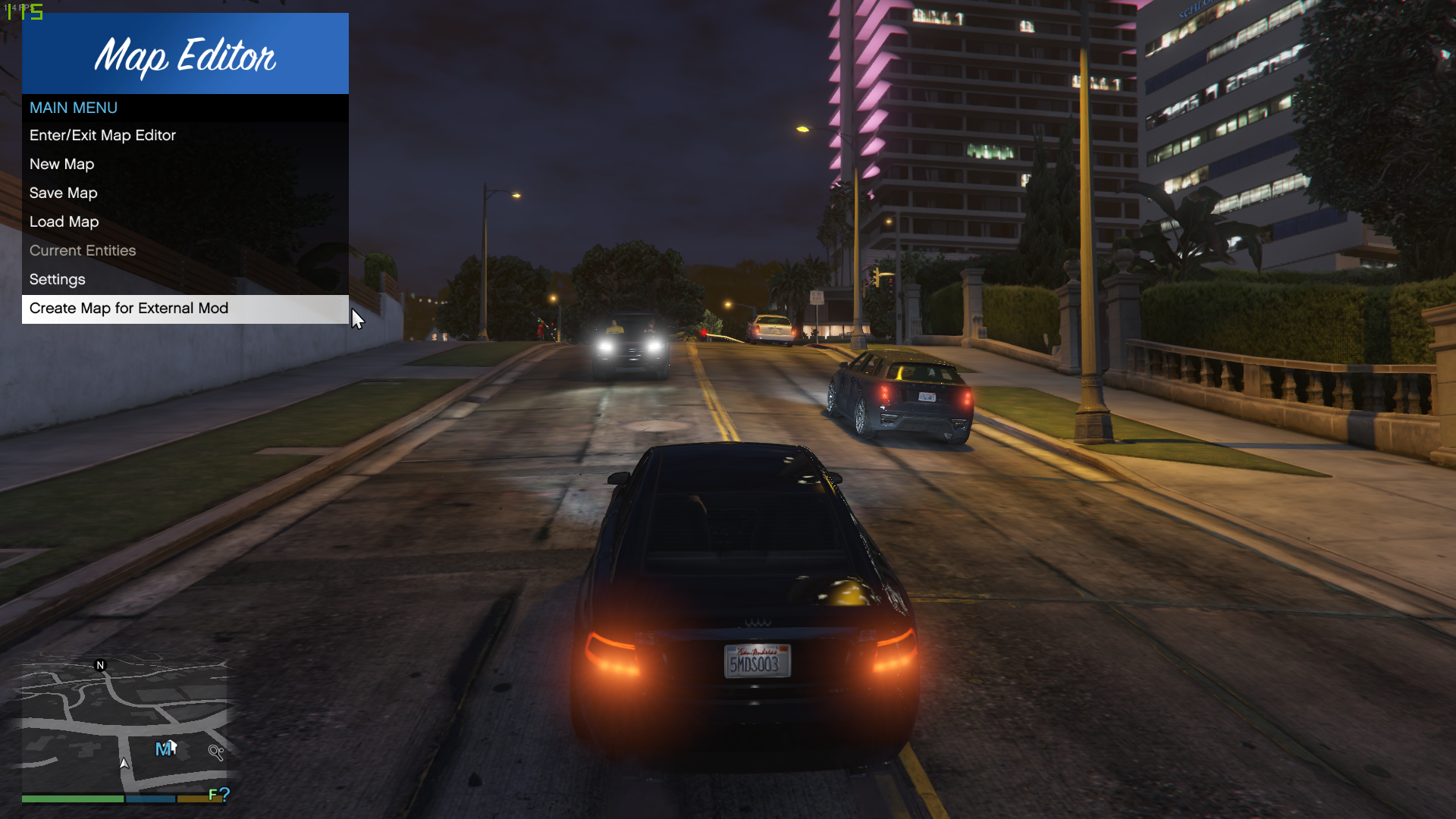The width and height of the screenshot is (1456, 819).
Task: Open Map Editor Settings
Action: coord(58,280)
